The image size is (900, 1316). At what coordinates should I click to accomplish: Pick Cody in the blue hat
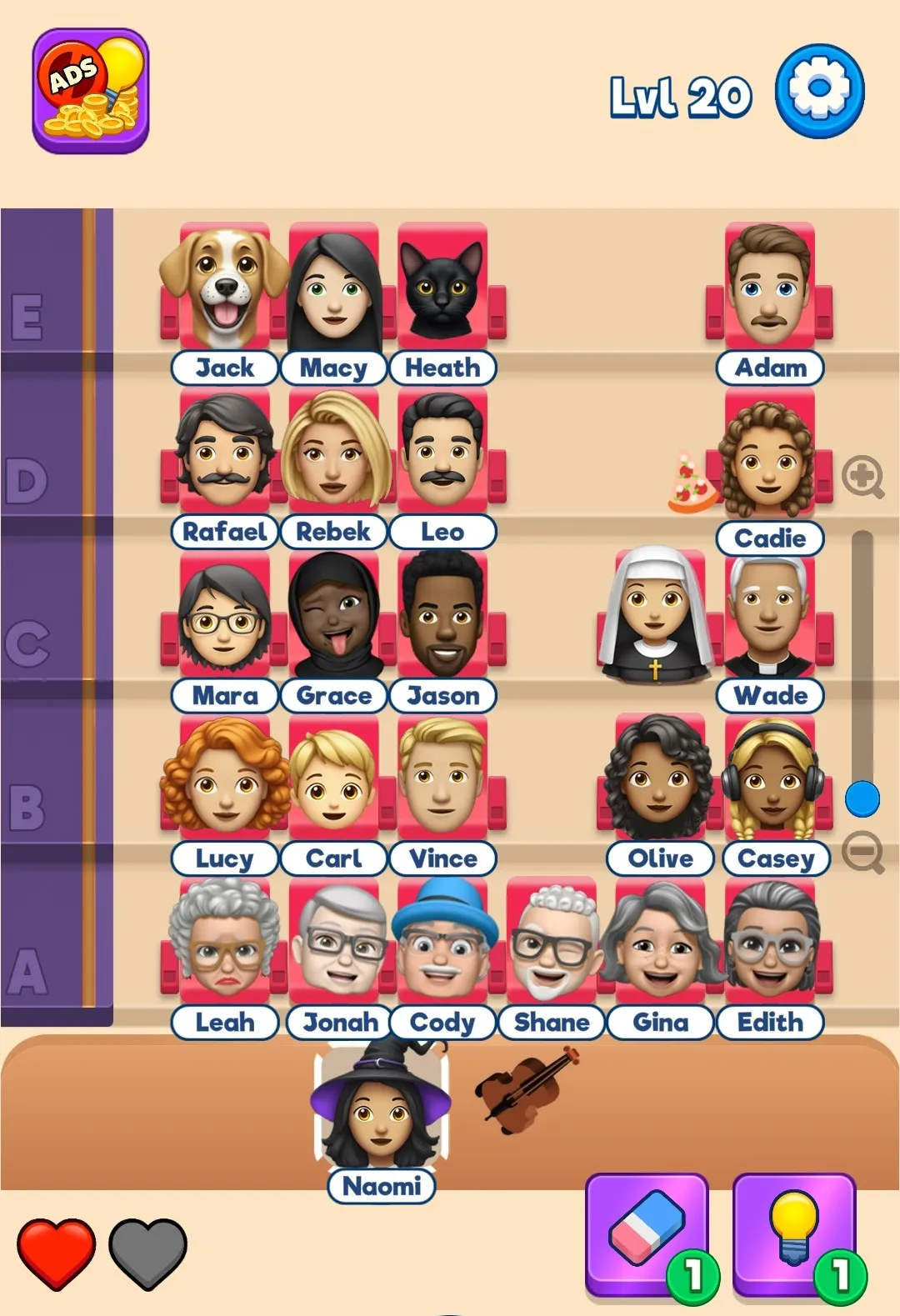point(442,943)
